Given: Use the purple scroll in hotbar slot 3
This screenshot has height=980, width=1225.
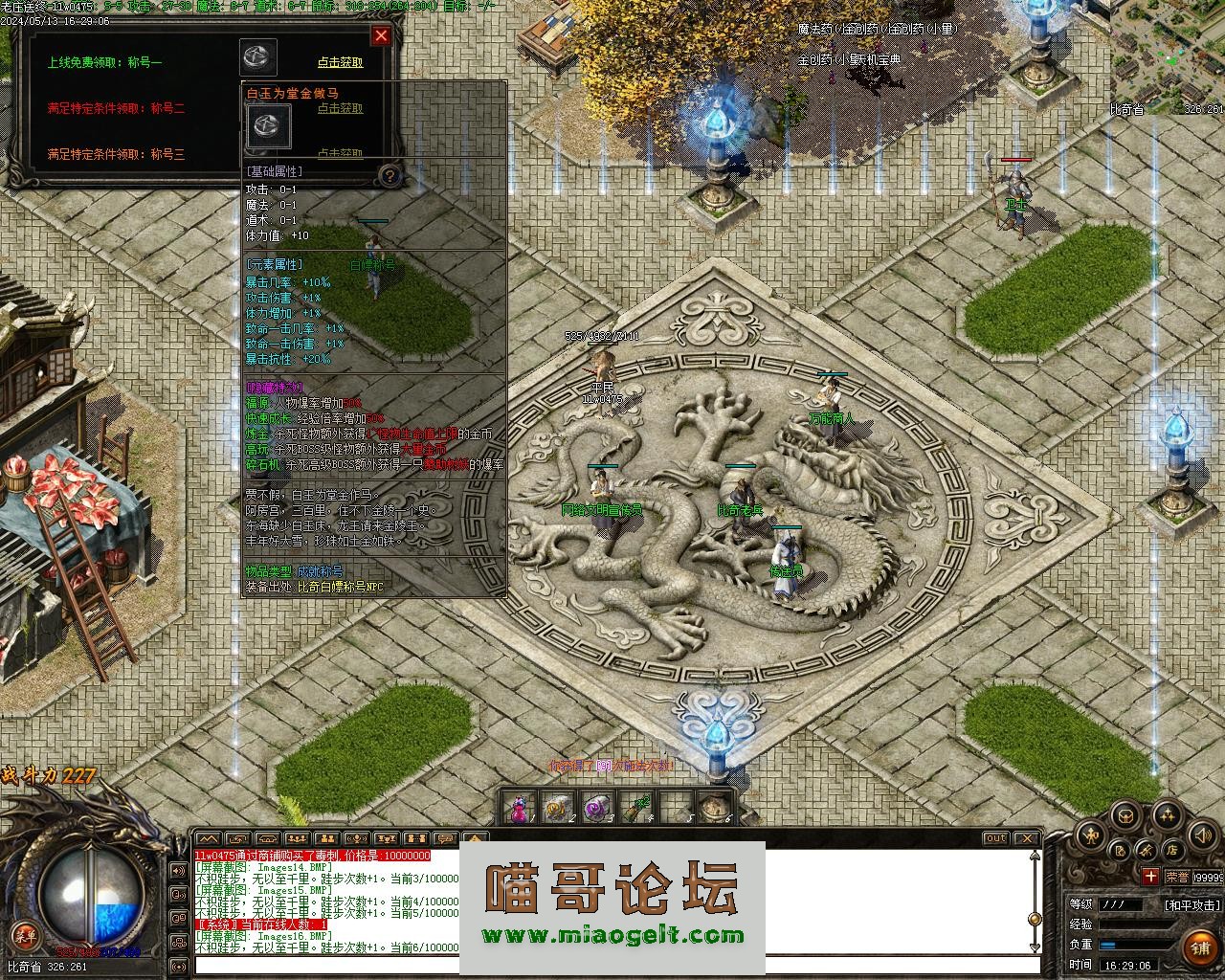Looking at the screenshot, I should click(x=595, y=809).
